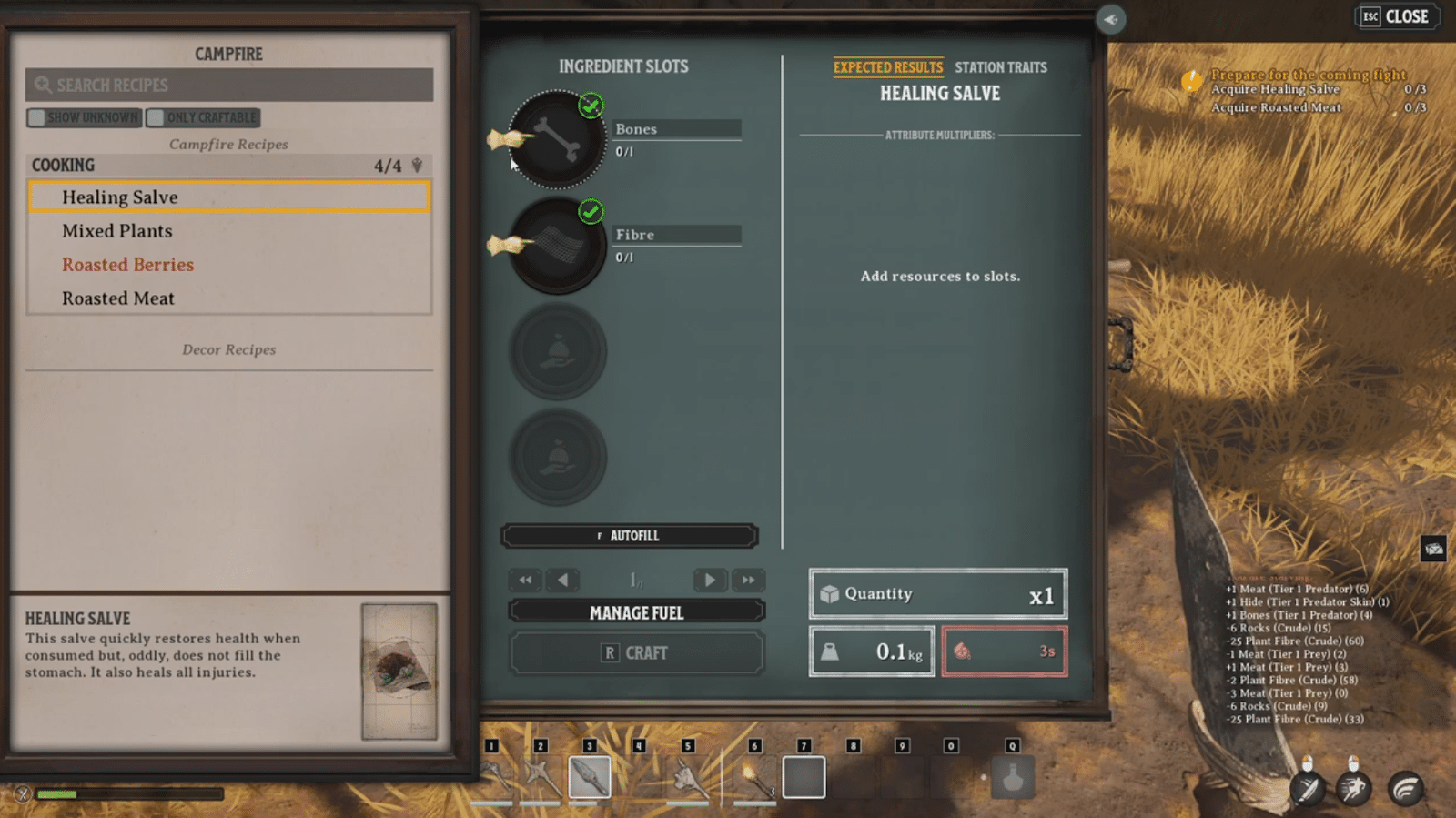Select the Healing Salve recipe
The height and width of the screenshot is (818, 1456).
[x=228, y=197]
